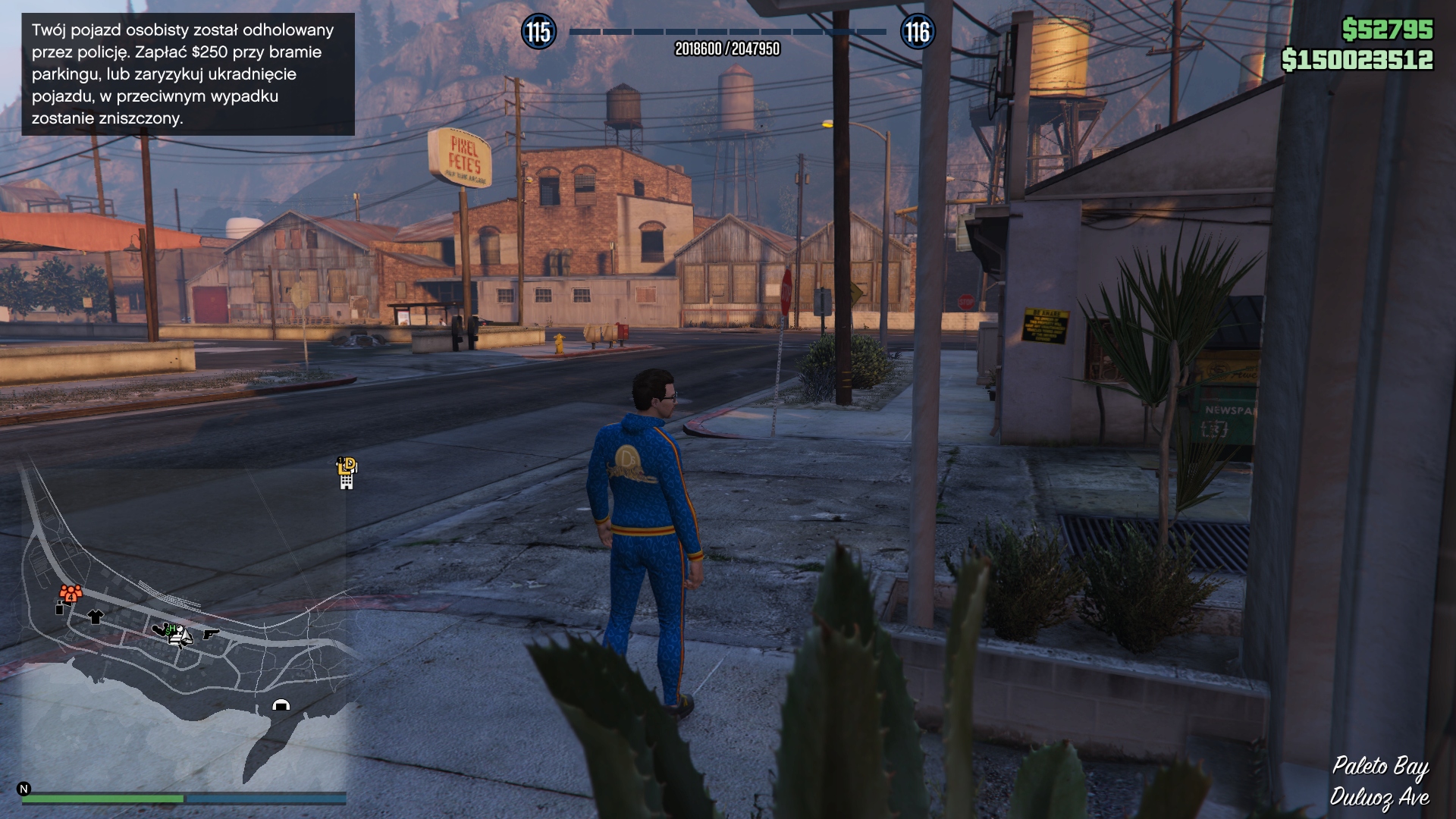Click the impound notification message box
This screenshot has height=819, width=1456.
coord(187,74)
